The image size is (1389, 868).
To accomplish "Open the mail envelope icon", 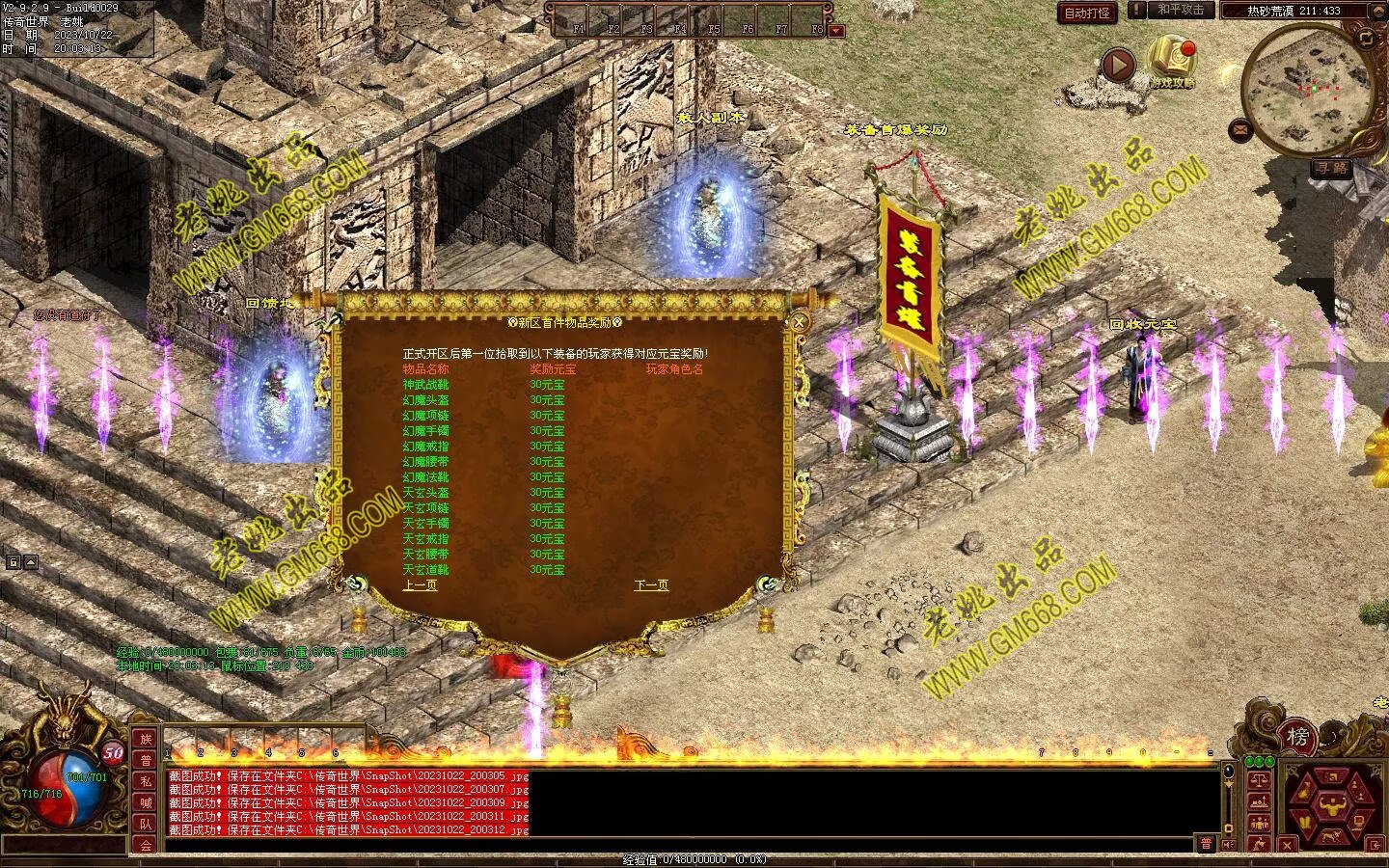I will point(1239,128).
